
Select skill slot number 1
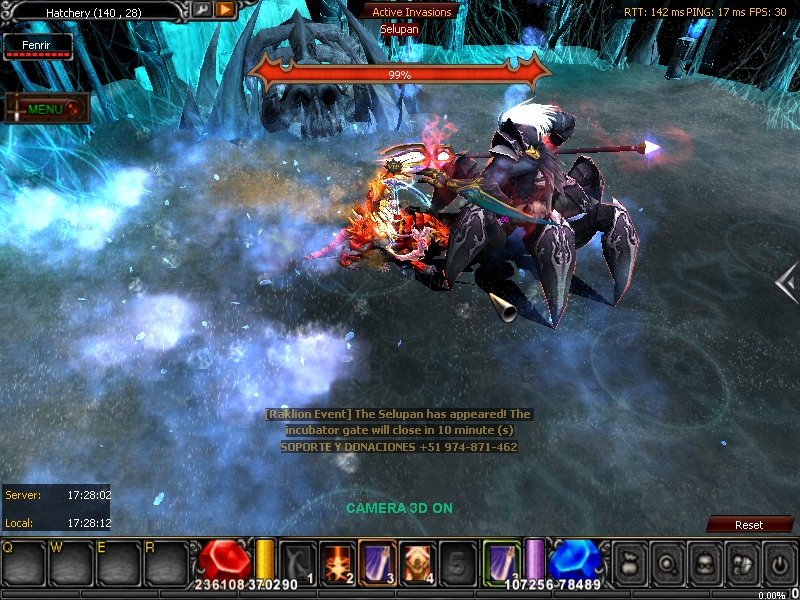click(x=297, y=561)
